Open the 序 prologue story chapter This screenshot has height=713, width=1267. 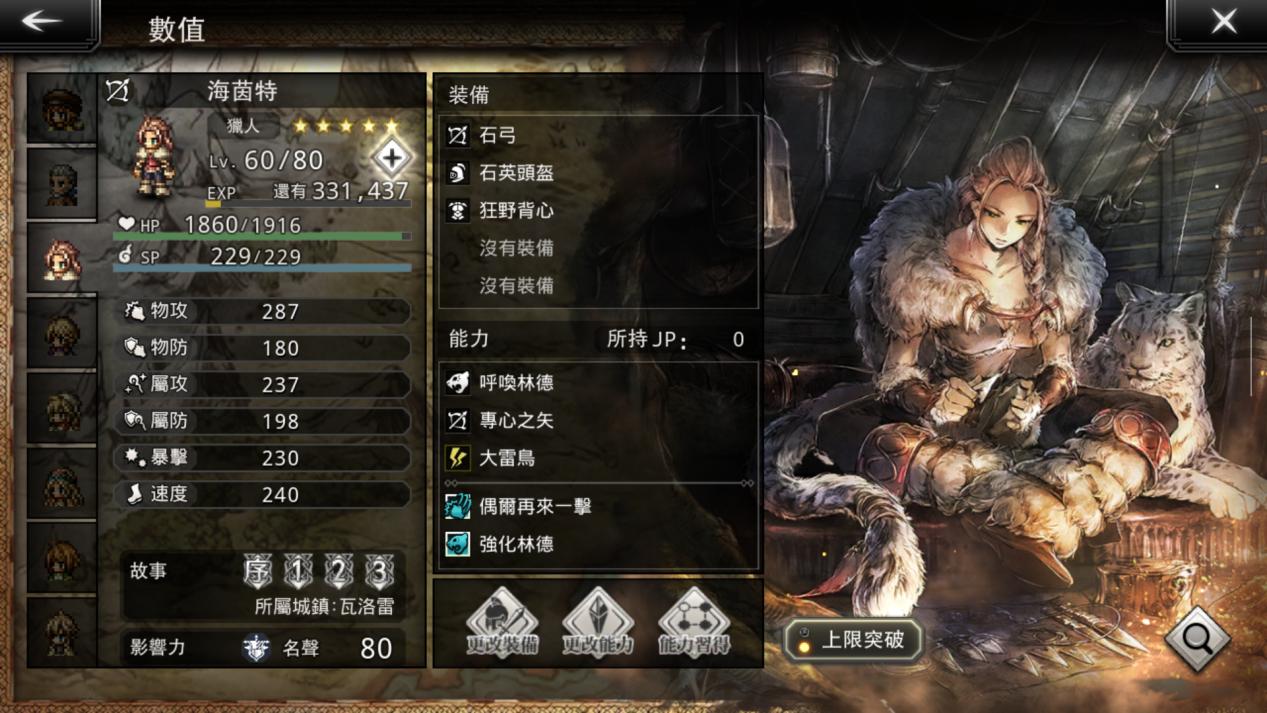click(x=258, y=571)
